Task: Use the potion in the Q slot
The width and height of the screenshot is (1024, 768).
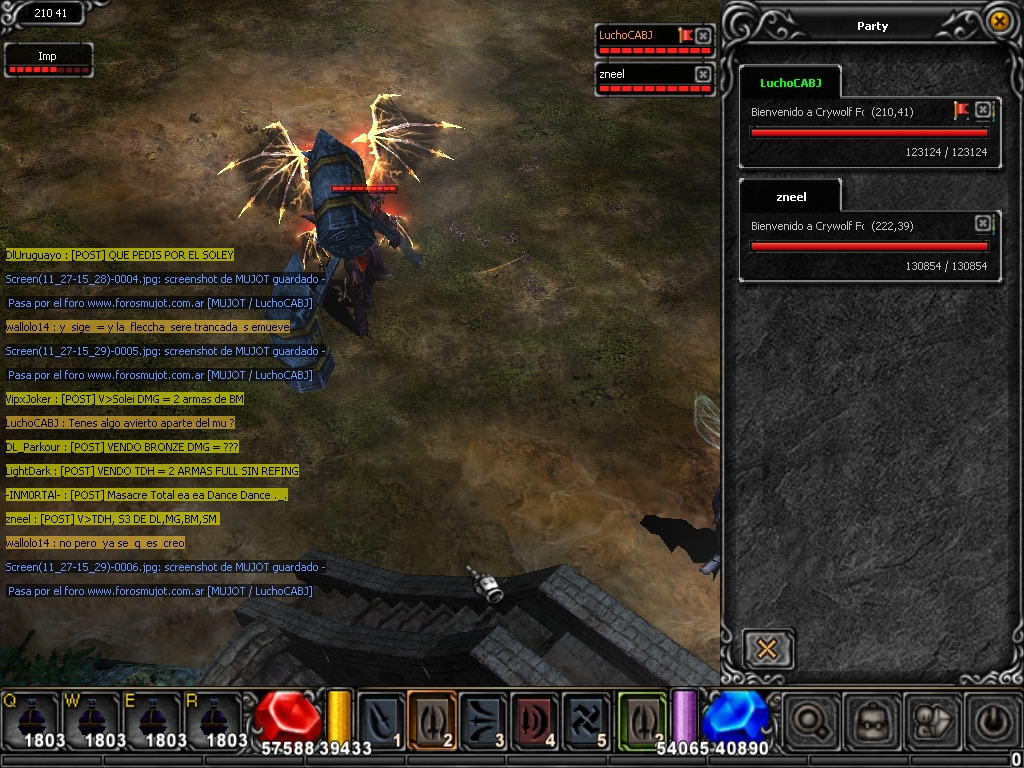Action: pyautogui.click(x=32, y=718)
